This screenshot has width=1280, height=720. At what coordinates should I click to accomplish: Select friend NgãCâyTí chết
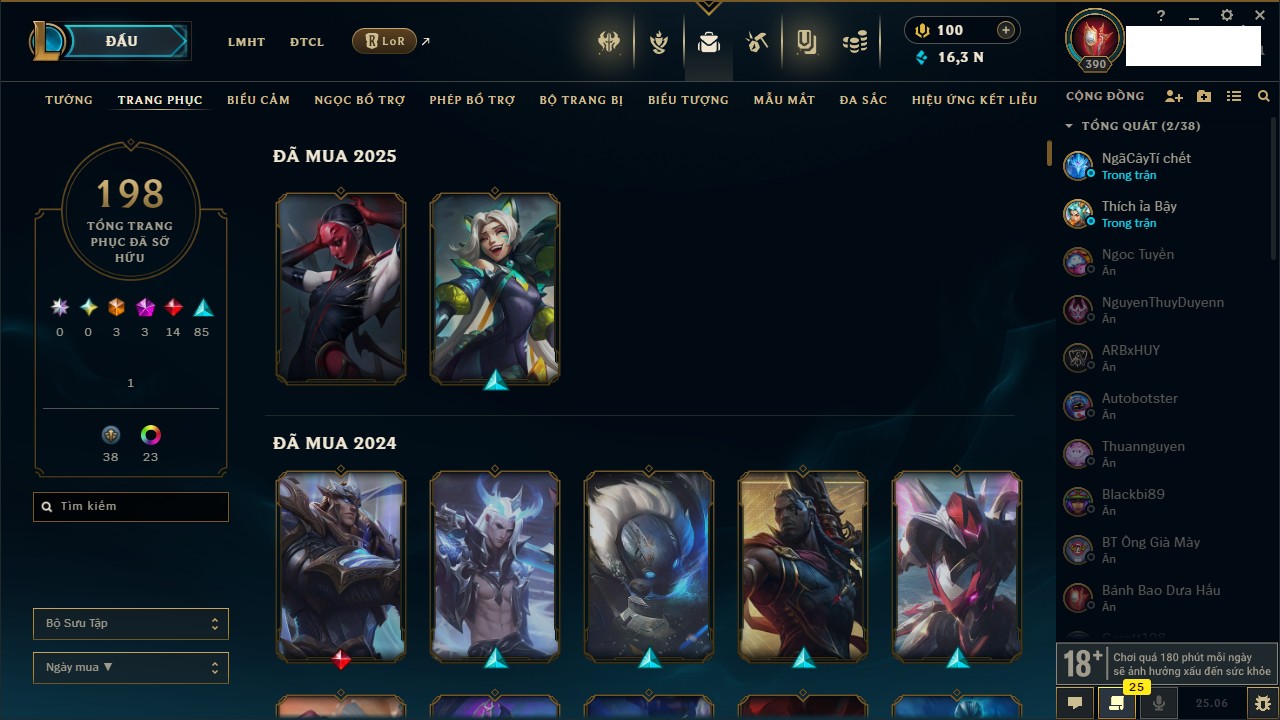click(1145, 165)
